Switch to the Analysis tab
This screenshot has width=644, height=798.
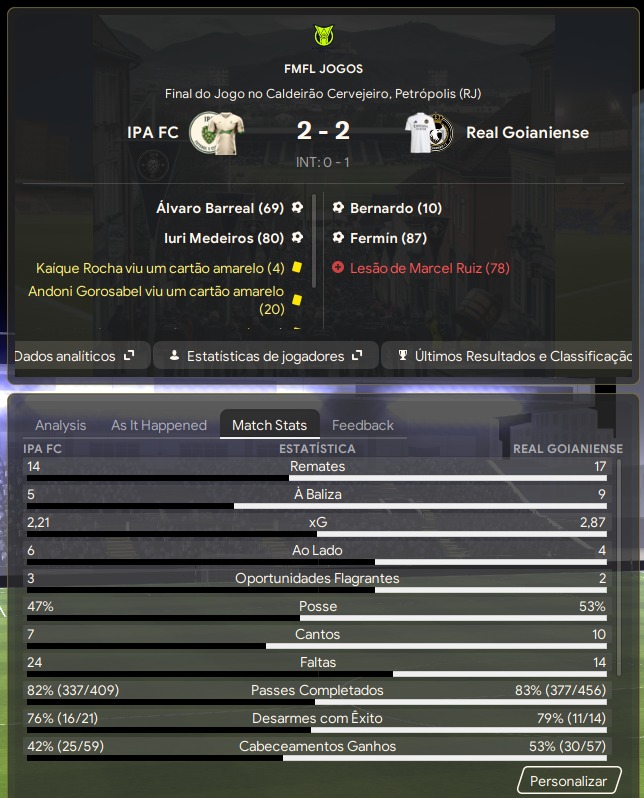(x=61, y=425)
